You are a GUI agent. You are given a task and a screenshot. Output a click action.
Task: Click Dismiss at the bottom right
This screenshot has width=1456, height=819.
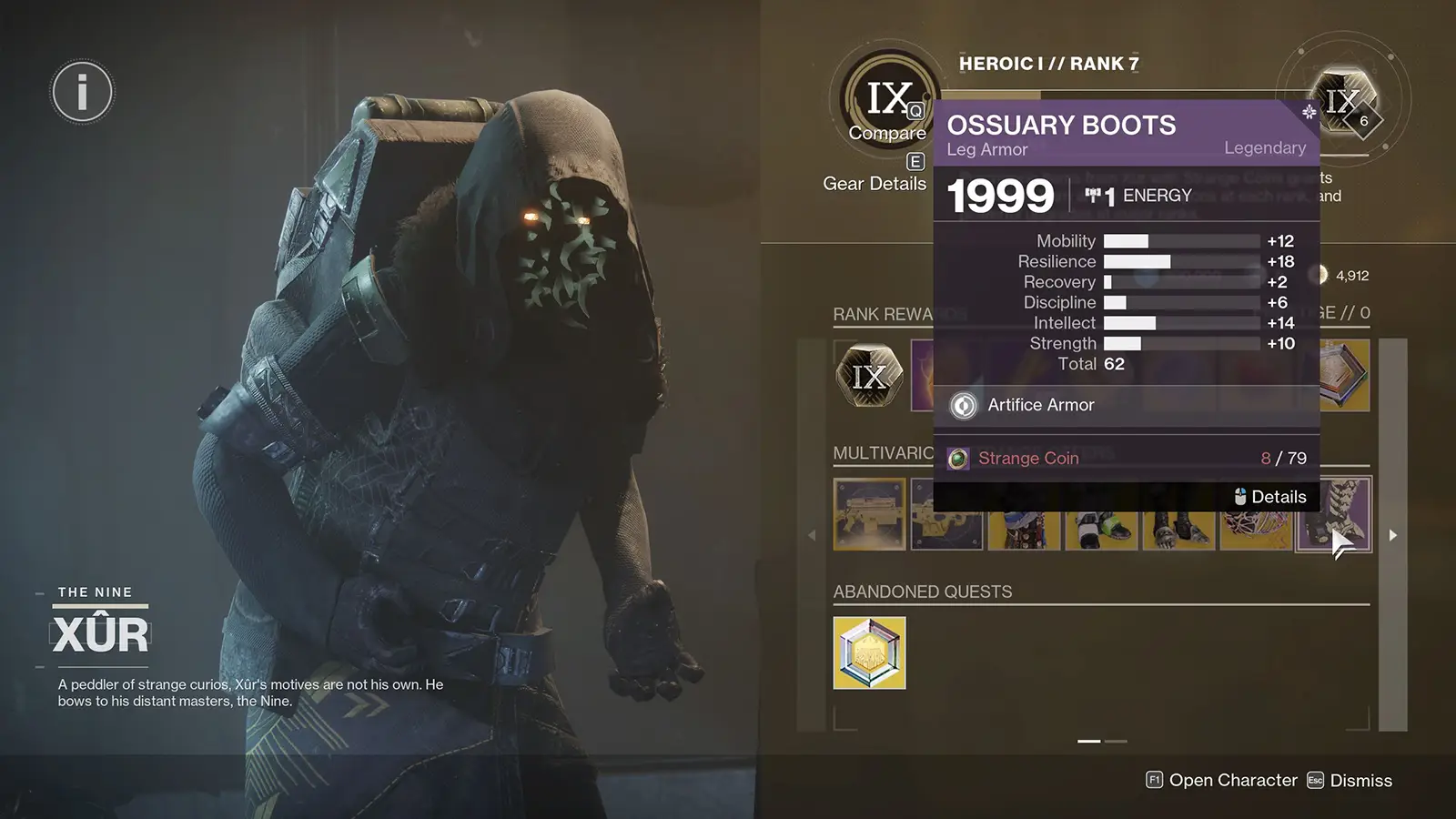click(x=1361, y=780)
